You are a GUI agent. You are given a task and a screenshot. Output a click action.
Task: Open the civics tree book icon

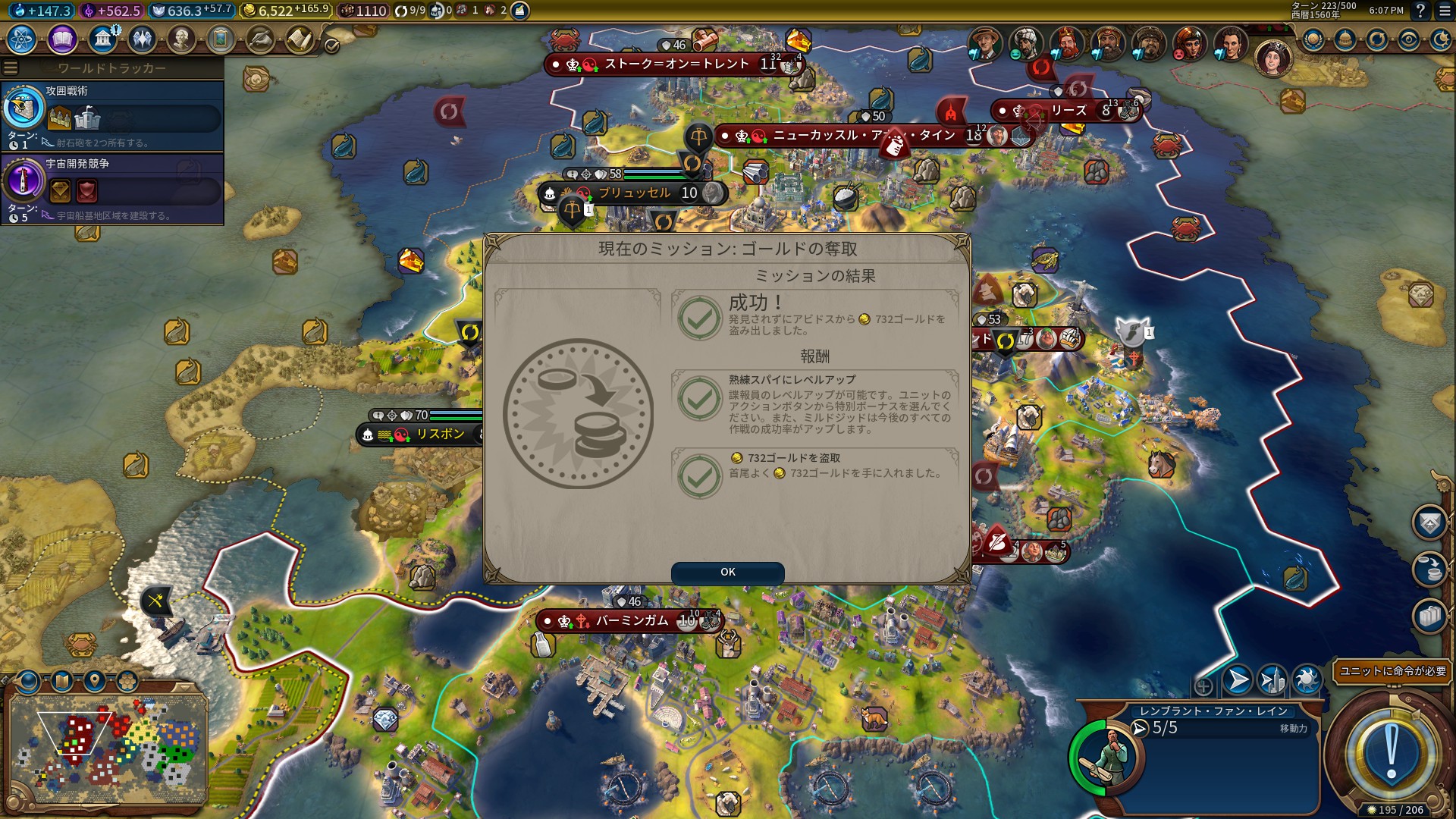pos(62,39)
